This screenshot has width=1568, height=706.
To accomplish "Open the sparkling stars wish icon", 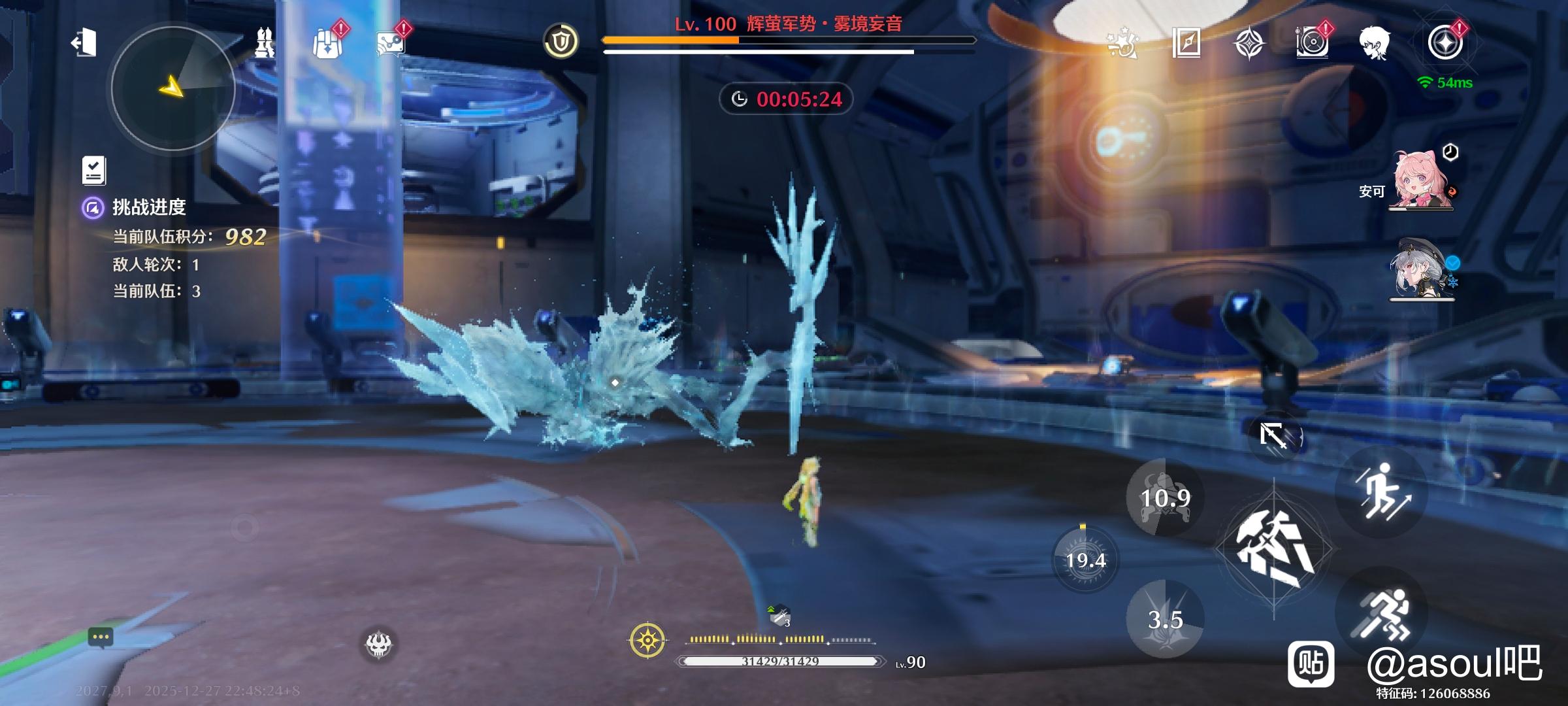I will tap(1122, 43).
